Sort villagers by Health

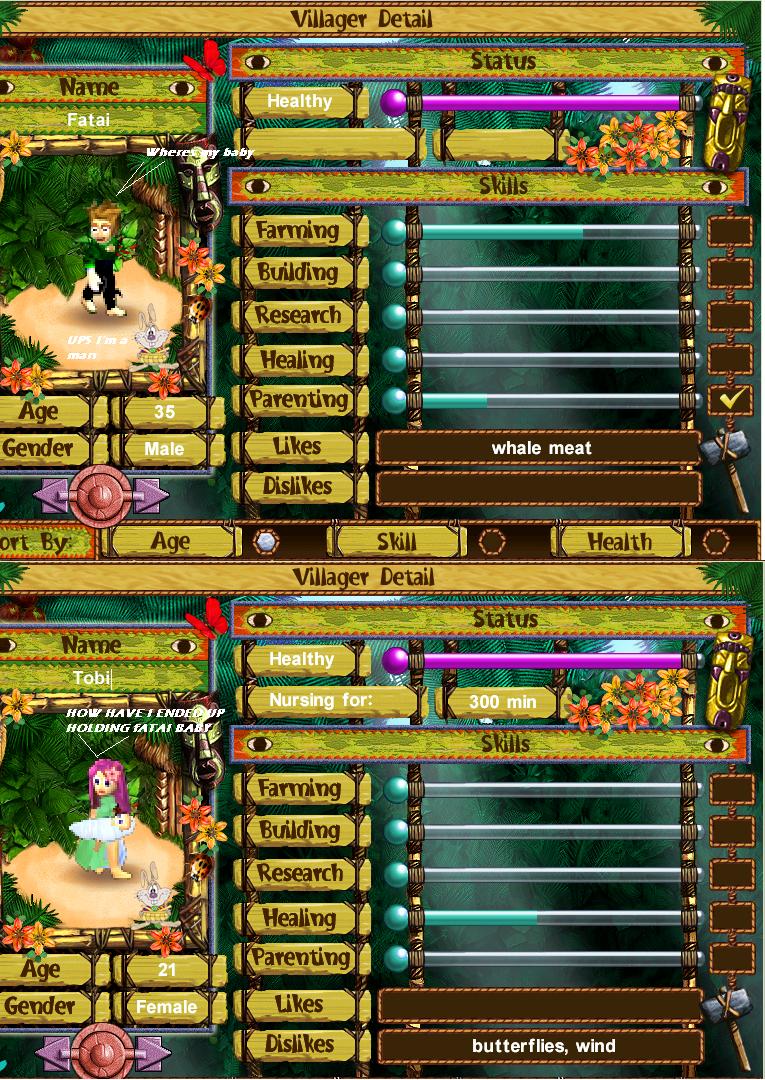(715, 542)
